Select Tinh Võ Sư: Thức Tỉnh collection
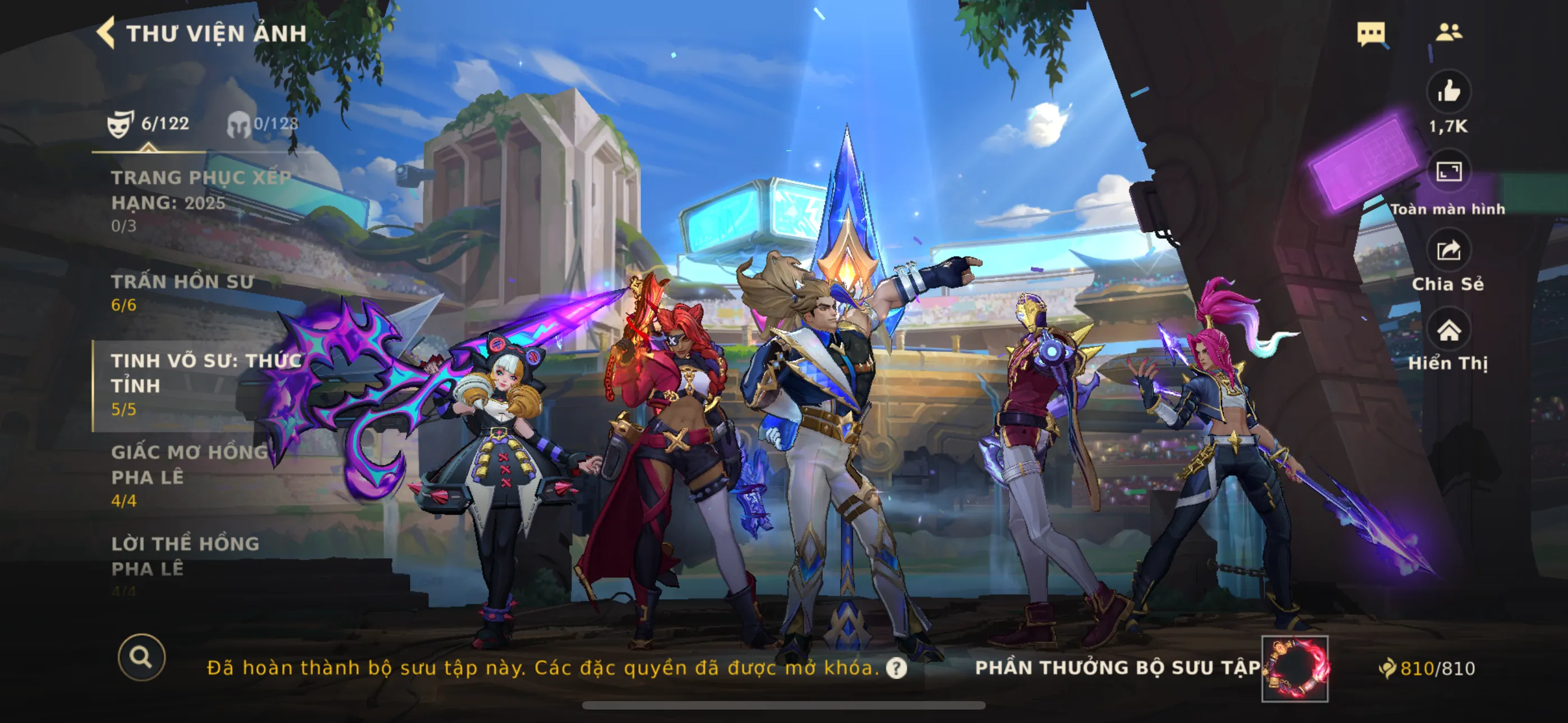 pyautogui.click(x=206, y=384)
